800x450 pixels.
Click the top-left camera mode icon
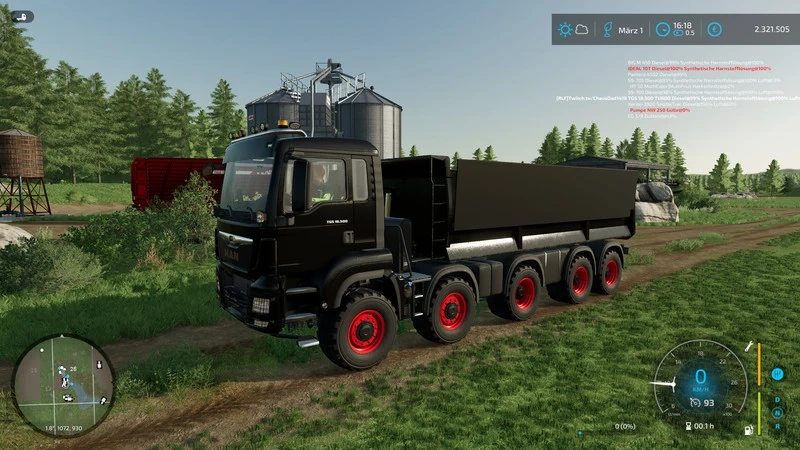click(x=21, y=17)
